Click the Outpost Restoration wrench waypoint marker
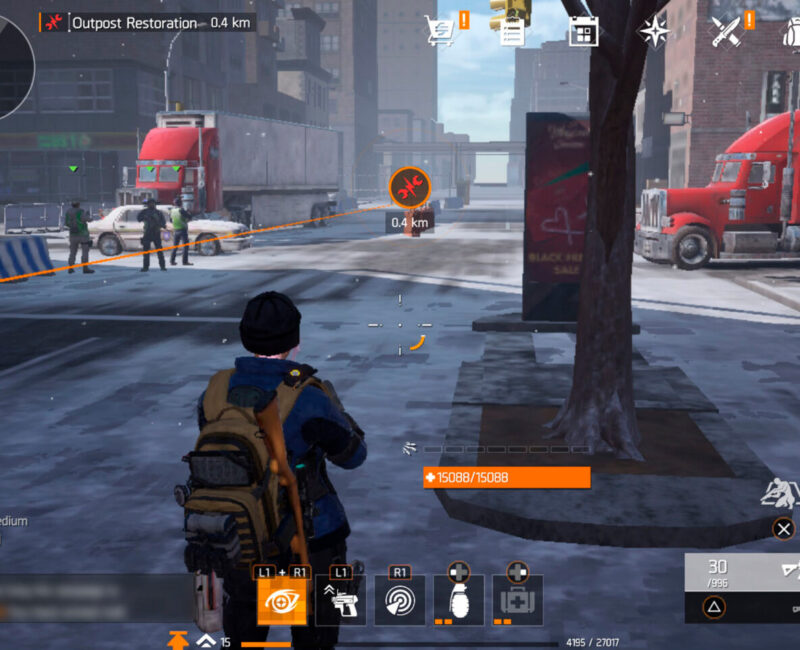Image resolution: width=800 pixels, height=650 pixels. coord(409,187)
